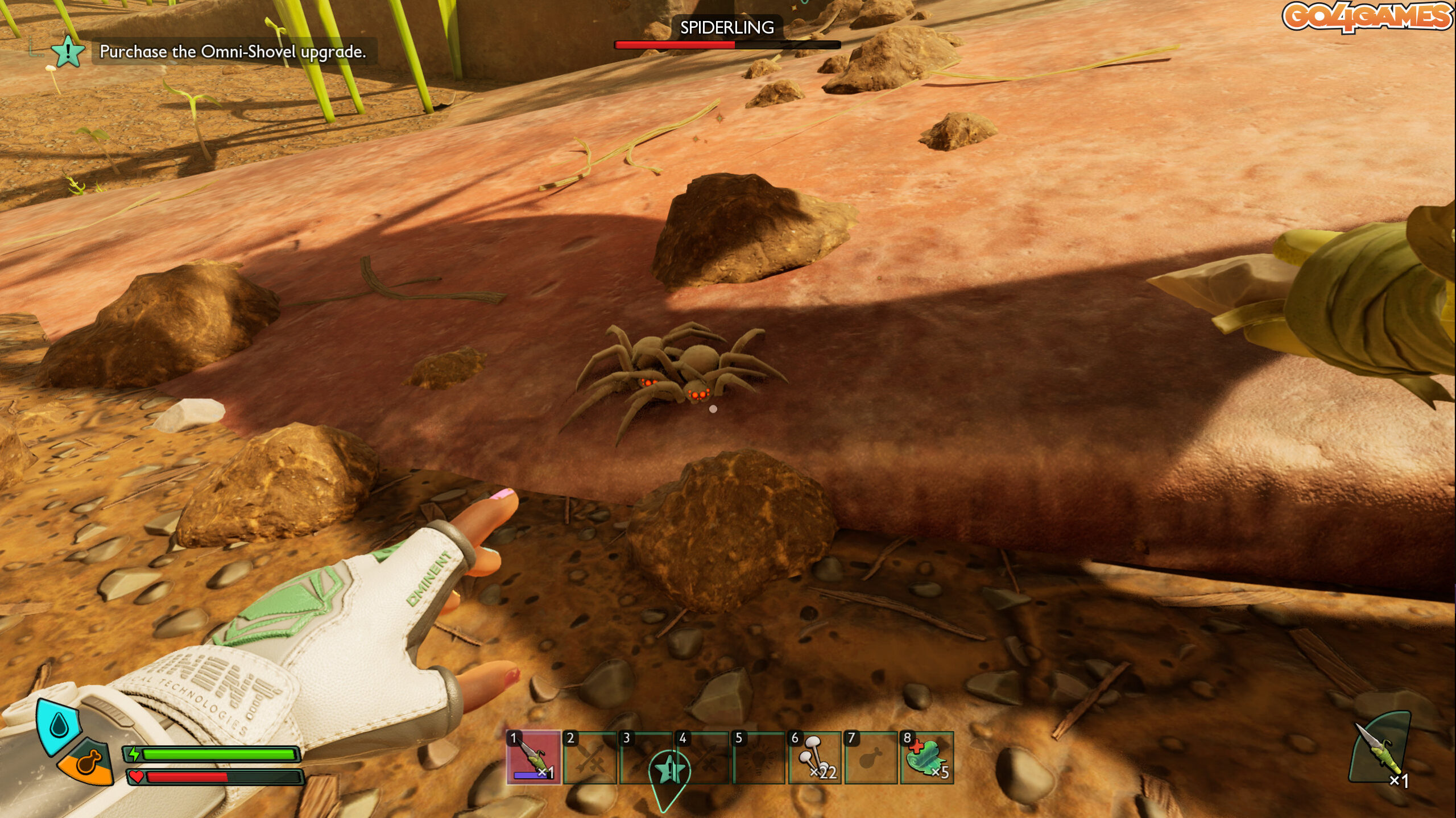
Task: Open the Omni-Shovel upgrade quest tracker
Action: pyautogui.click(x=233, y=52)
